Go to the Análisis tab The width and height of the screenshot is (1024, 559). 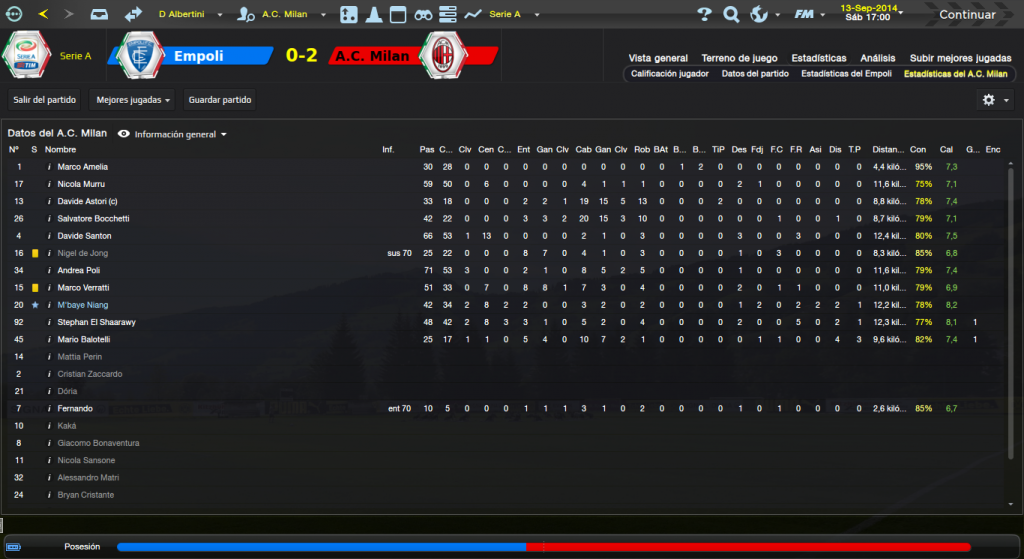coord(877,58)
